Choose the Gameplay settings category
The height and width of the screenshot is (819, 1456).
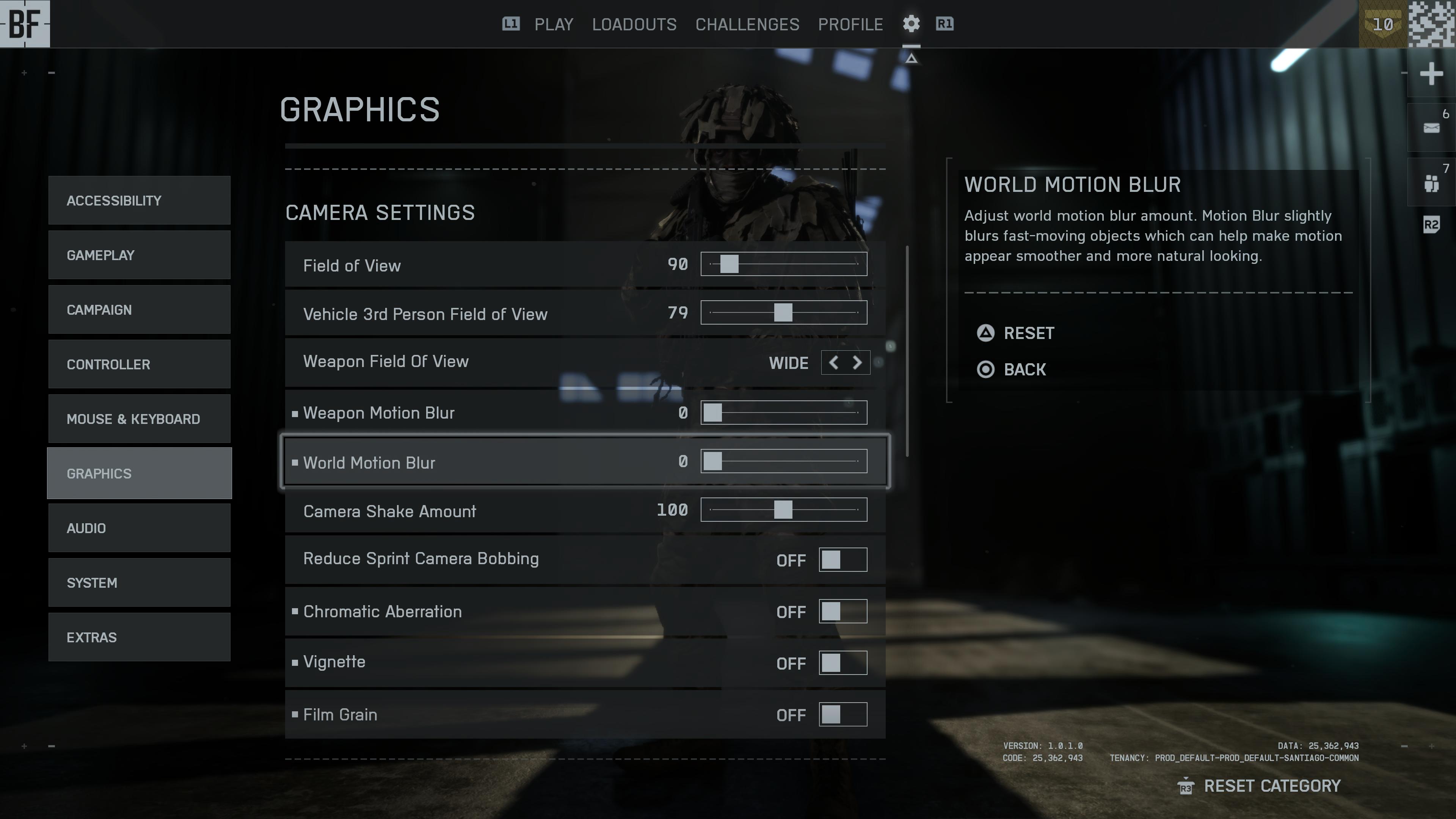139,255
